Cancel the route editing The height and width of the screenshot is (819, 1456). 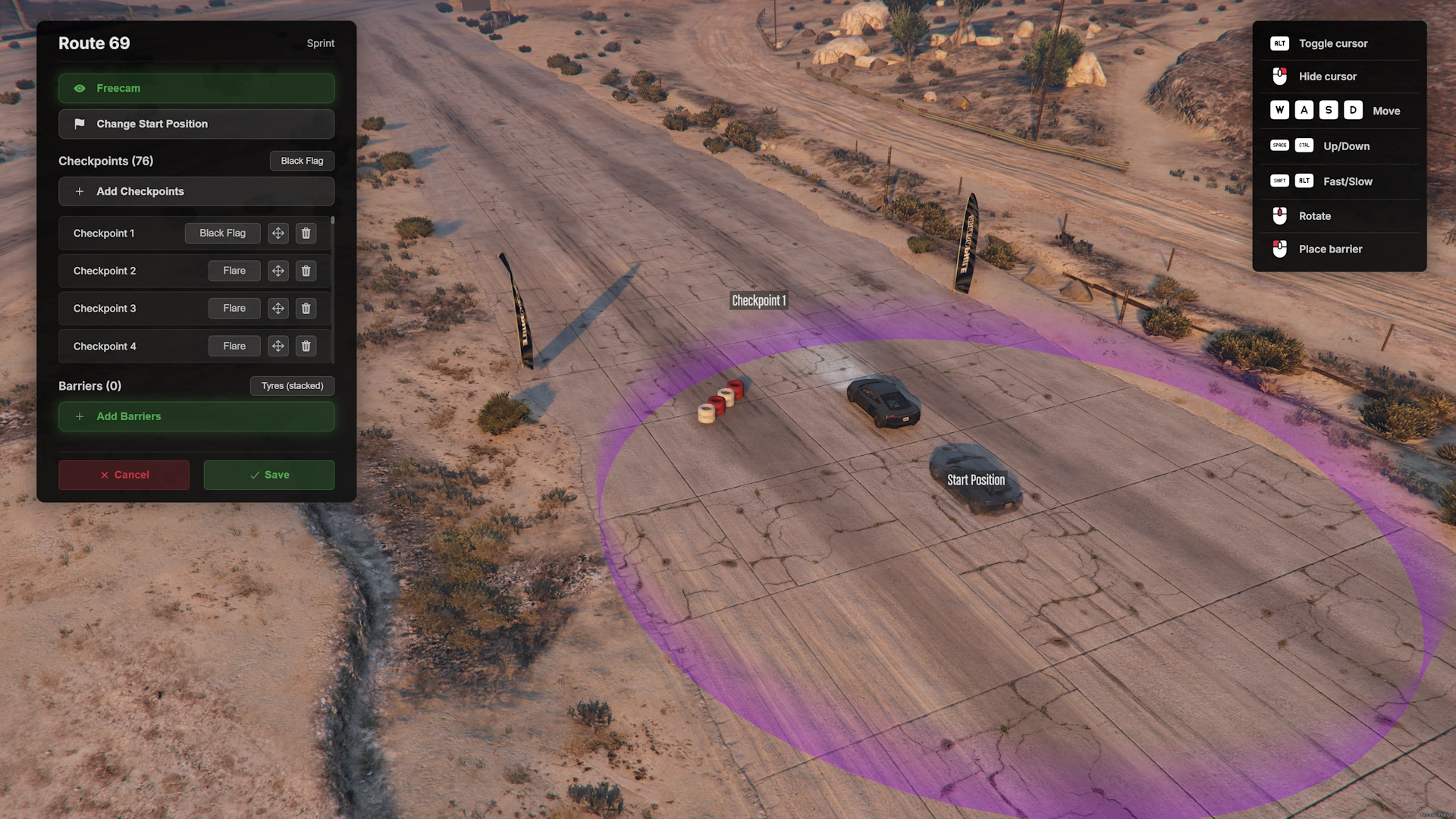coord(124,475)
